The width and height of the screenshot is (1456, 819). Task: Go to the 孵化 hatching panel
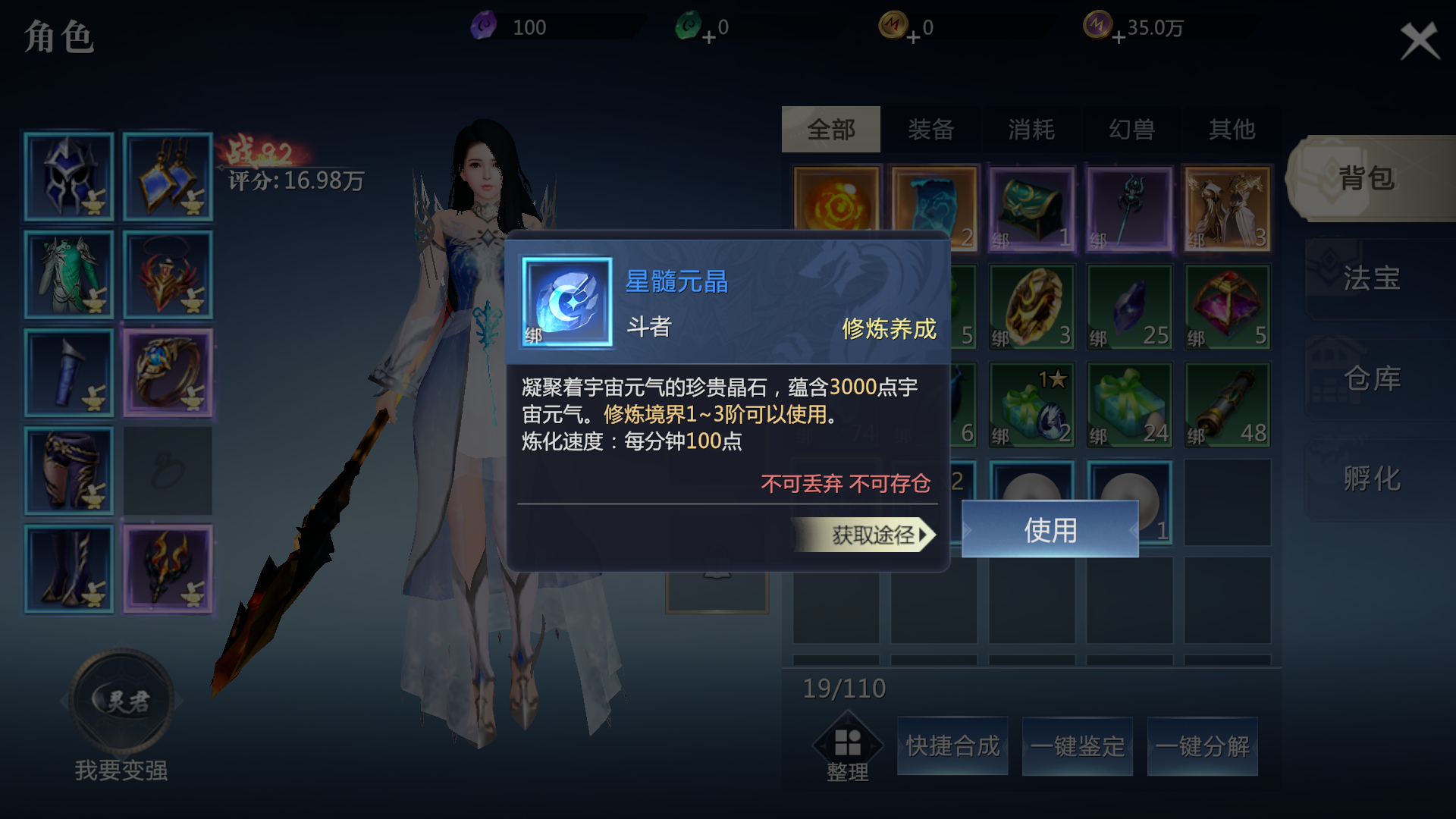tap(1371, 478)
